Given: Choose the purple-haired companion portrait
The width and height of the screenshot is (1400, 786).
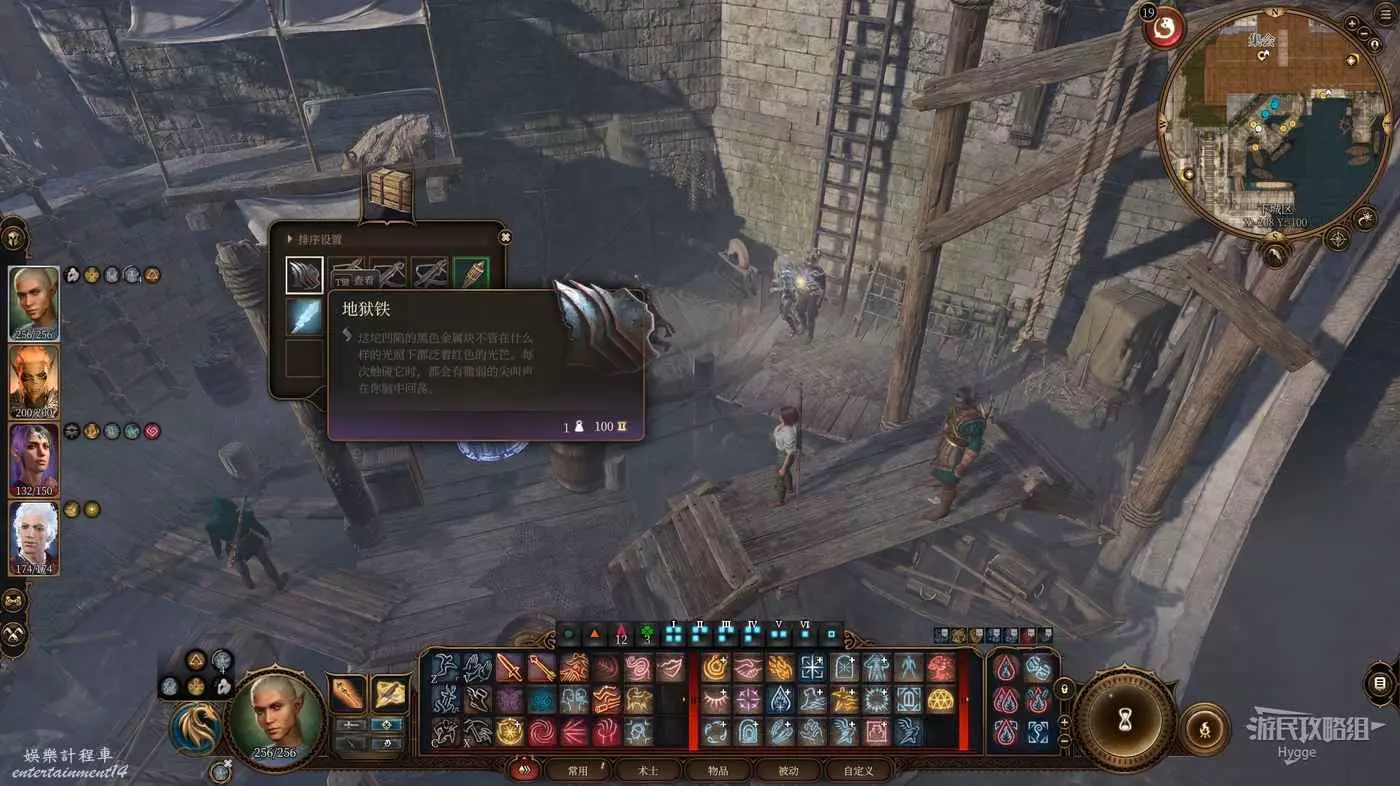Looking at the screenshot, I should click(x=34, y=460).
